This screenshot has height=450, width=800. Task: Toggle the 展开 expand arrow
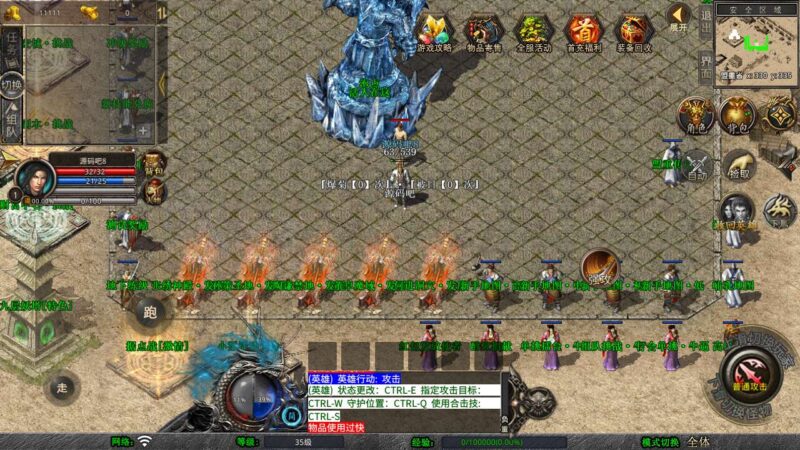click(x=679, y=16)
